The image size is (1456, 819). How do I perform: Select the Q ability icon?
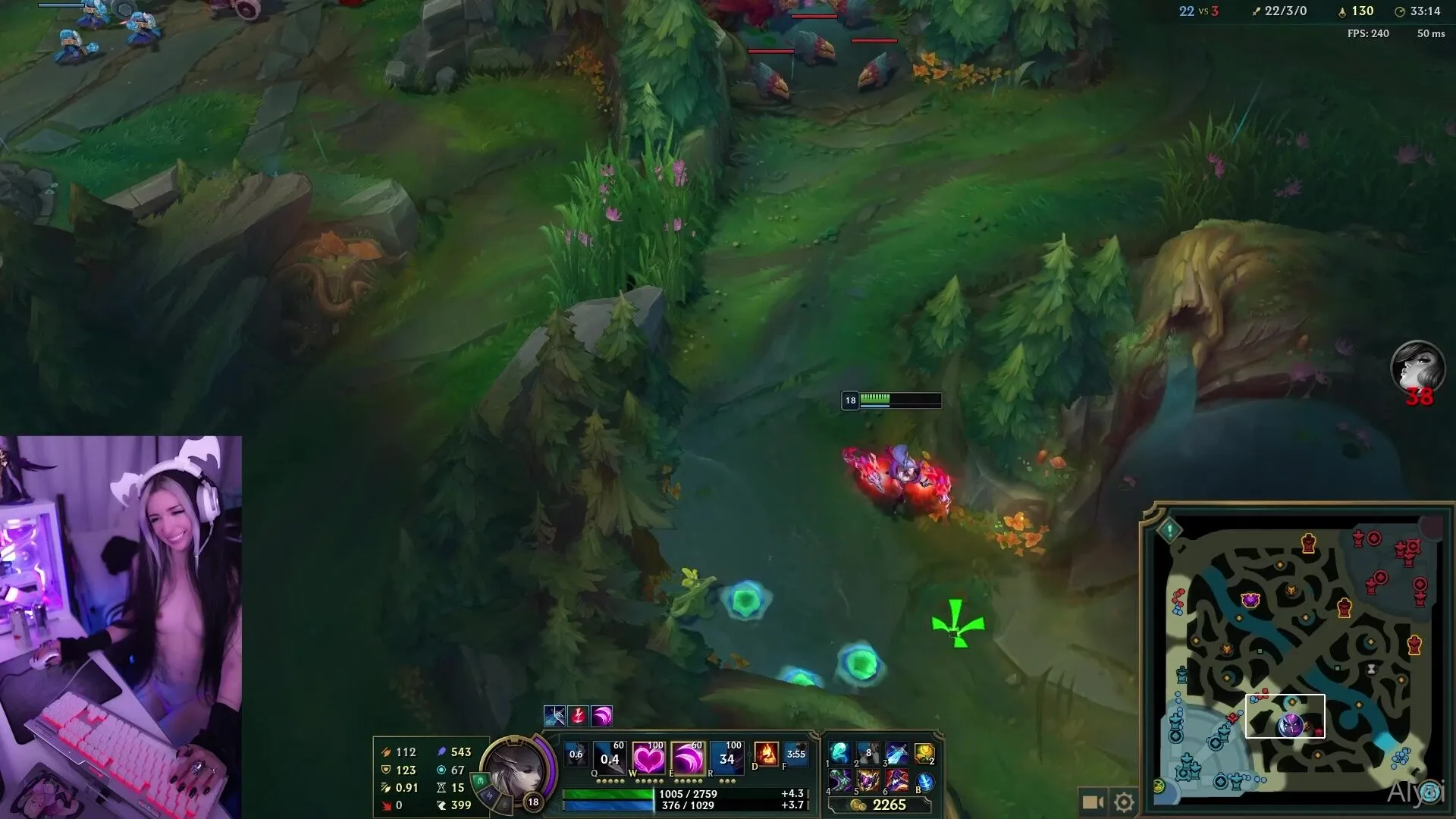608,758
